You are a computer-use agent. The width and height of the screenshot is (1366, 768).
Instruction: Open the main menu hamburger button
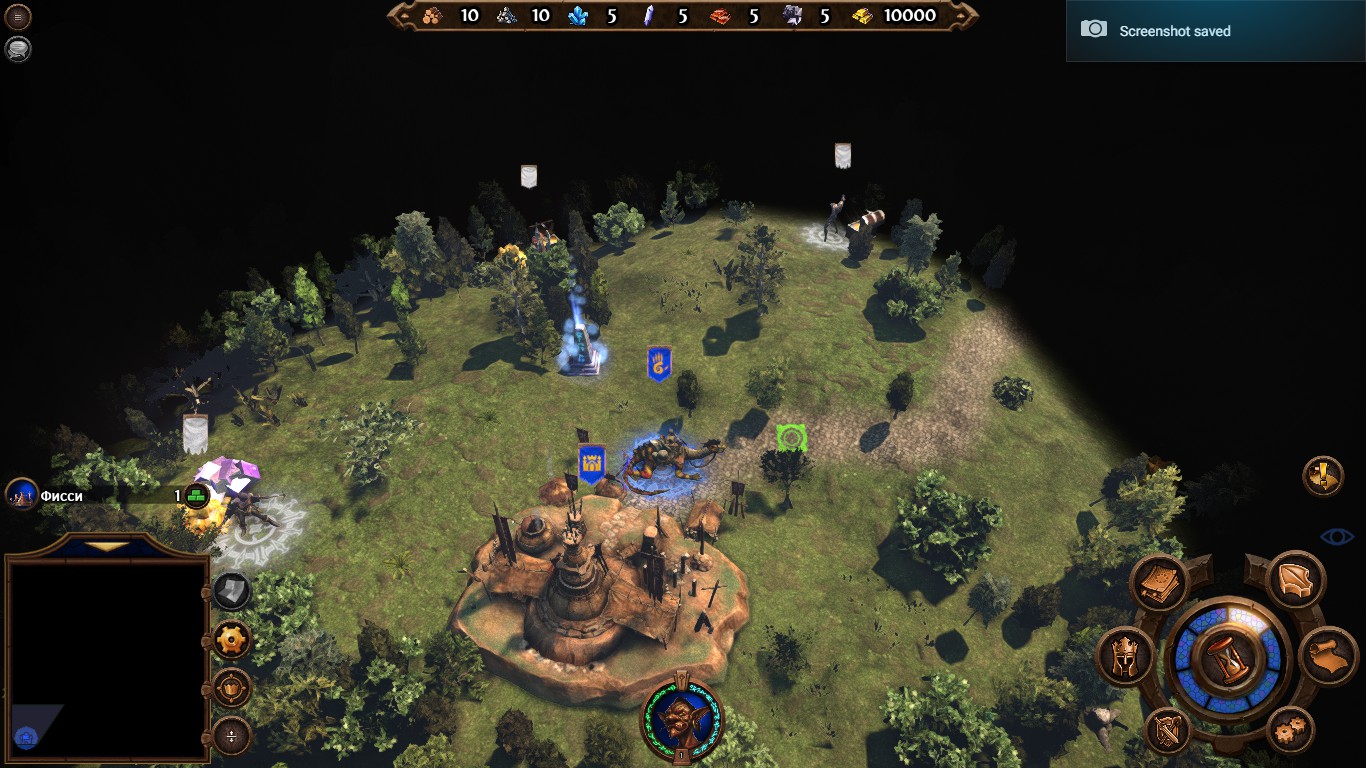(18, 17)
